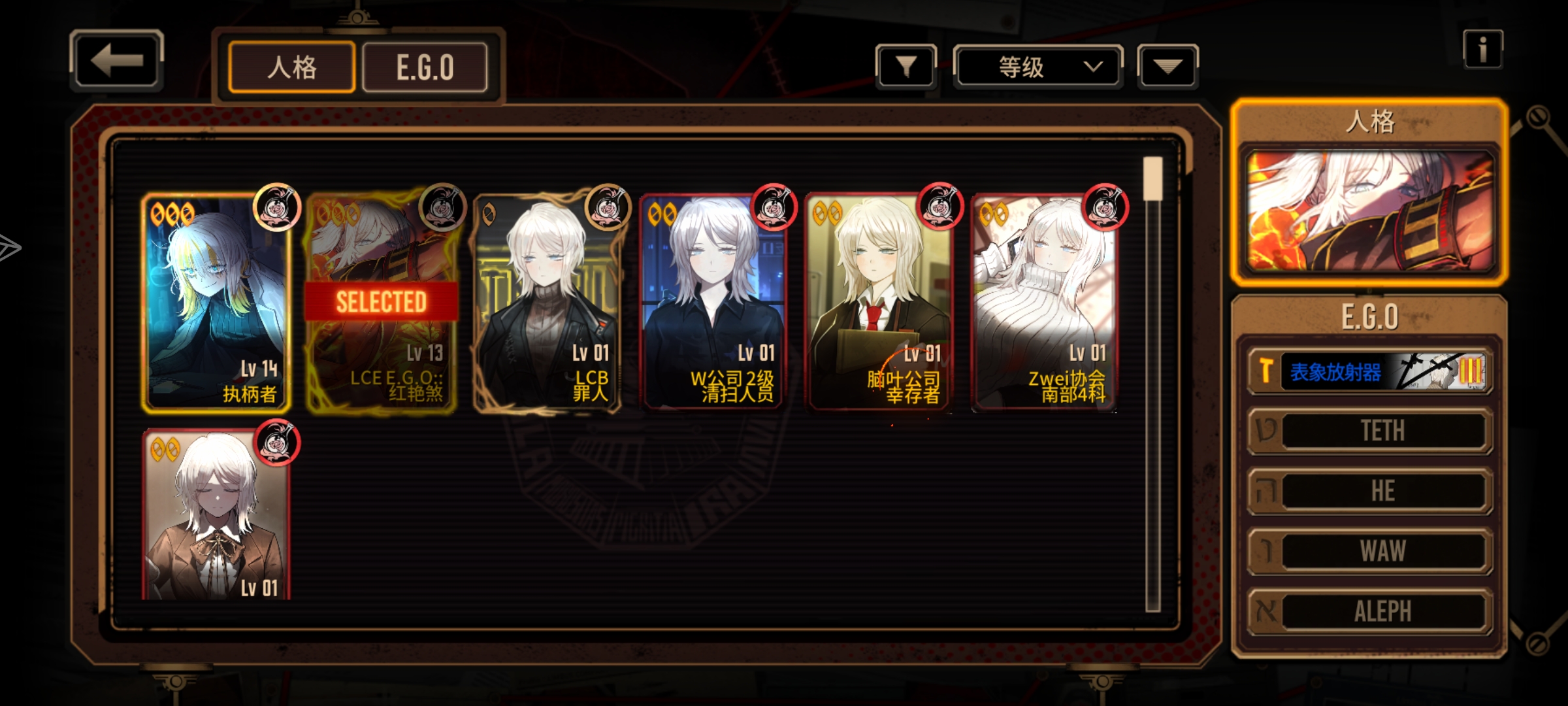
Task: Open the 等级 sort dropdown
Action: pos(1038,67)
